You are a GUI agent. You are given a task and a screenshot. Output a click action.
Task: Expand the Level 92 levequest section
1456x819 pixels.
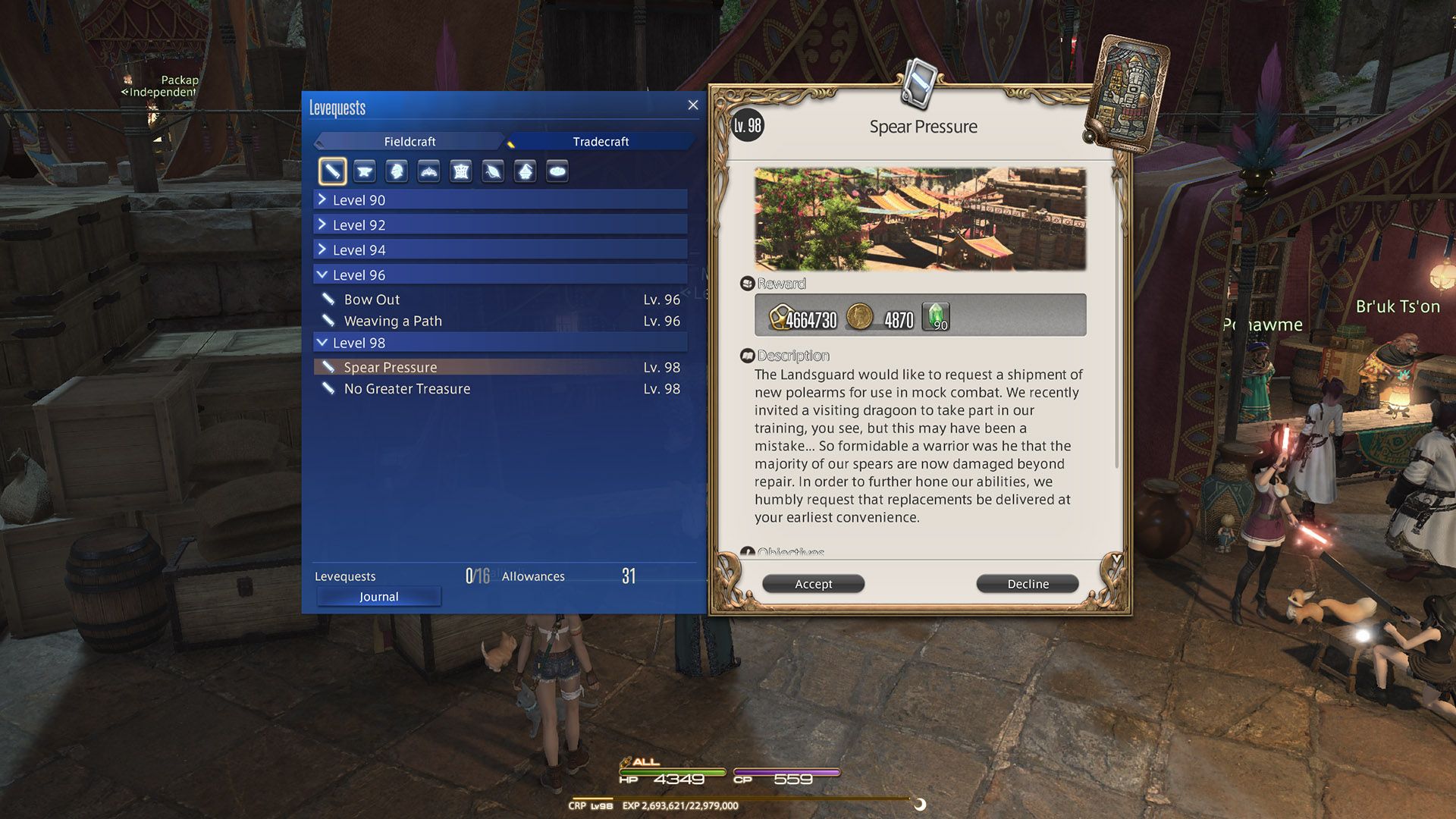coord(500,224)
